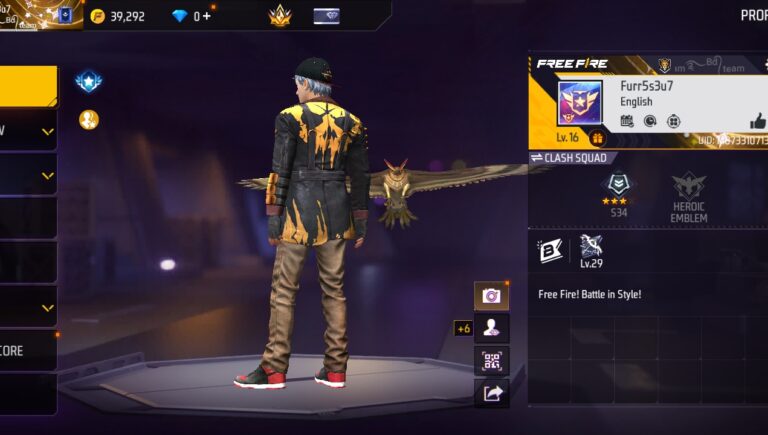
Task: Edit the 'Free Fire! Battle in Style!' signature
Action: pyautogui.click(x=589, y=294)
